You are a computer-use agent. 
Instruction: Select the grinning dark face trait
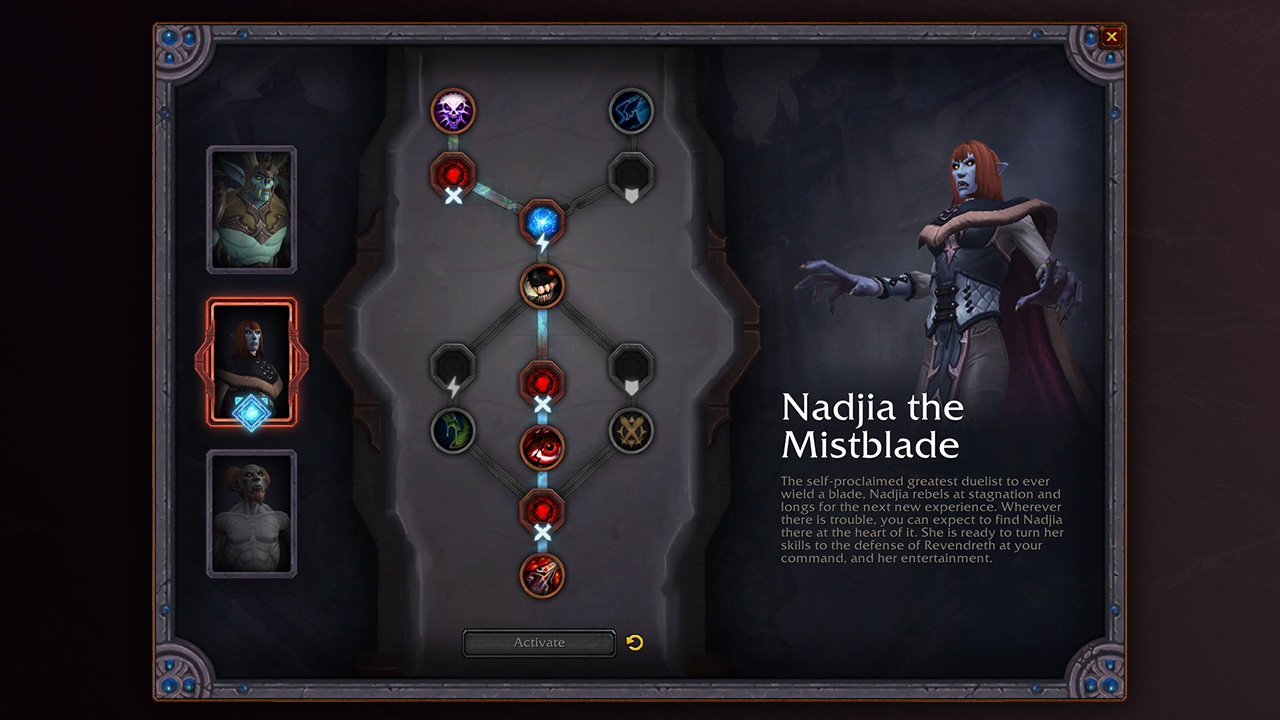point(542,286)
